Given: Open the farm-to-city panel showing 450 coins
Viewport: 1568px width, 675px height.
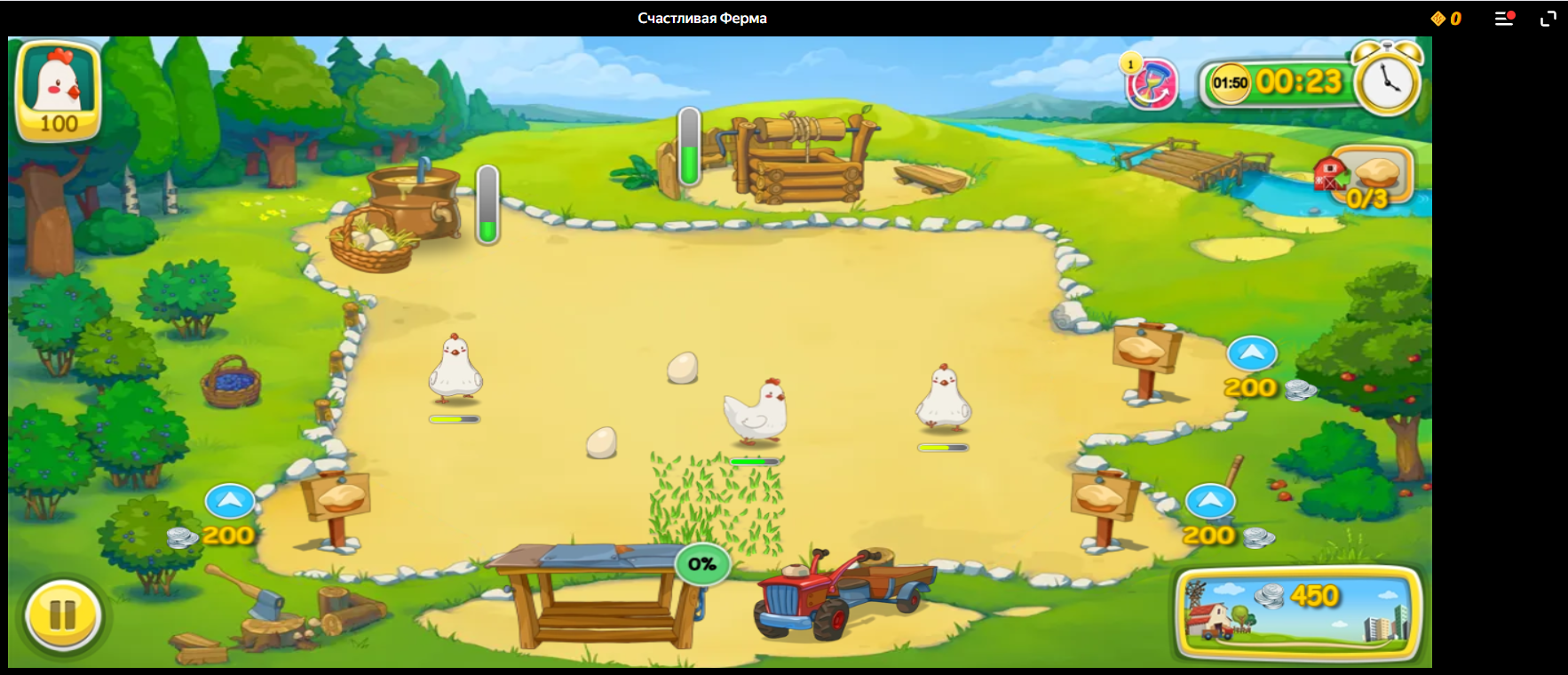Looking at the screenshot, I should (1298, 614).
